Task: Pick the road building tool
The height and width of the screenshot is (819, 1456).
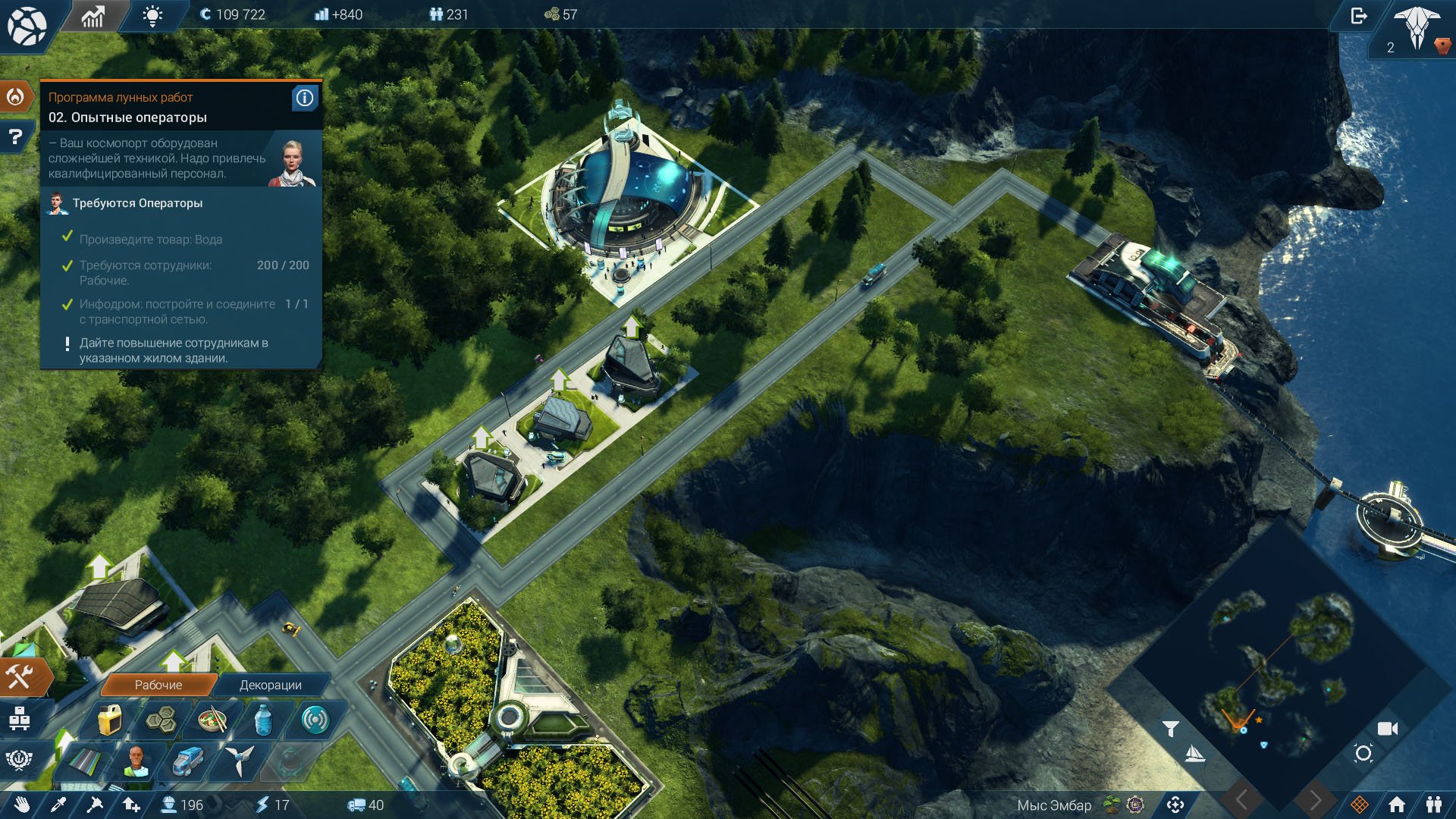Action: pos(85,761)
